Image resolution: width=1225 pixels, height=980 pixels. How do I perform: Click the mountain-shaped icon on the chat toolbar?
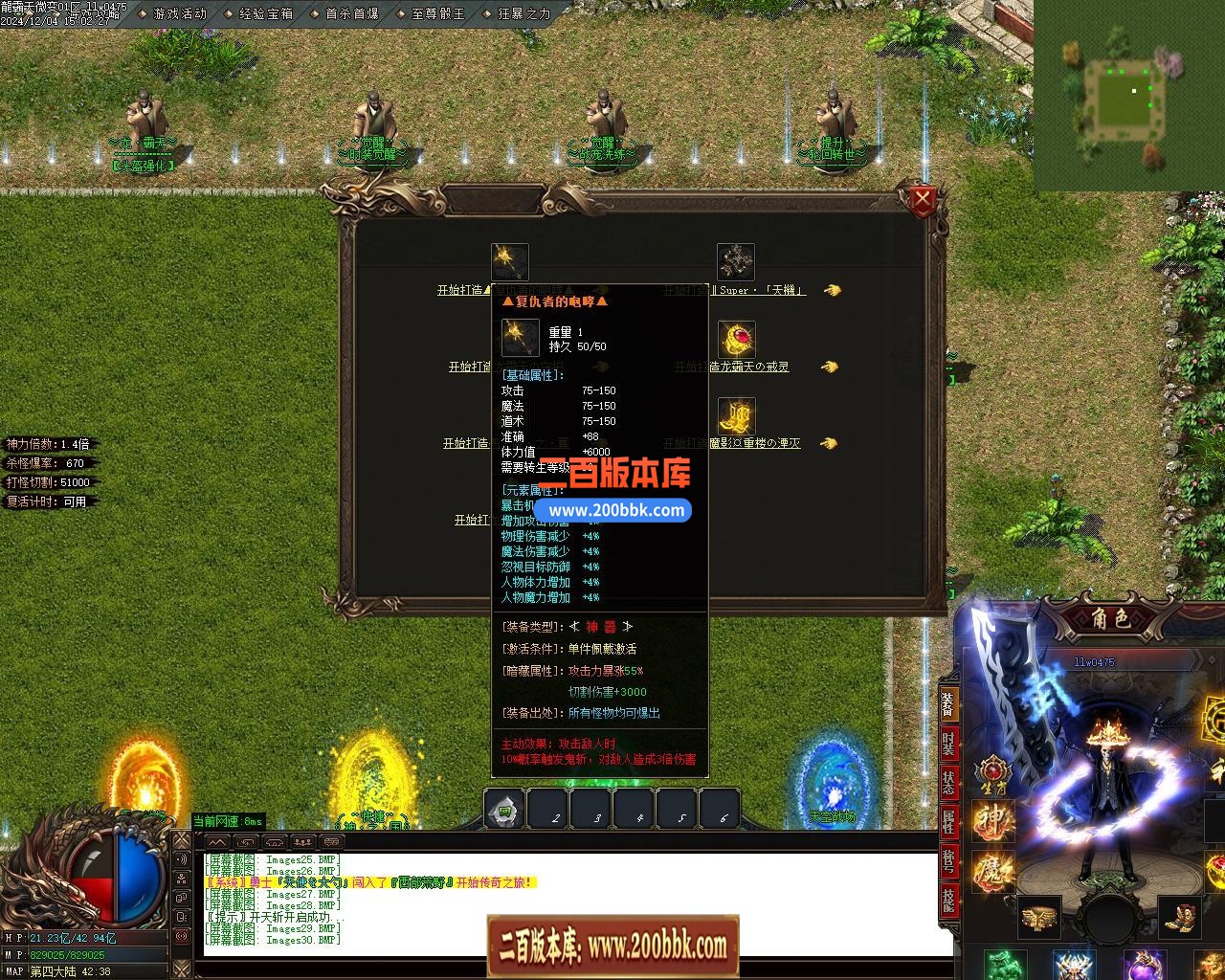217,843
